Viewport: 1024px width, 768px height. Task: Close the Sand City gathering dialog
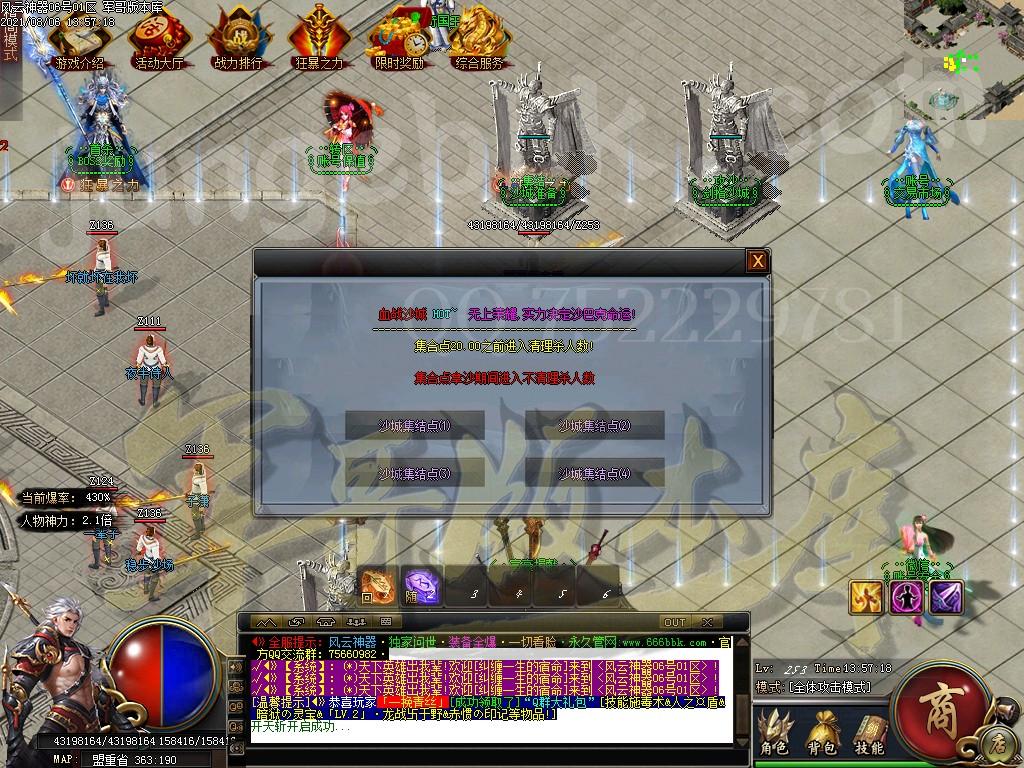tap(758, 262)
